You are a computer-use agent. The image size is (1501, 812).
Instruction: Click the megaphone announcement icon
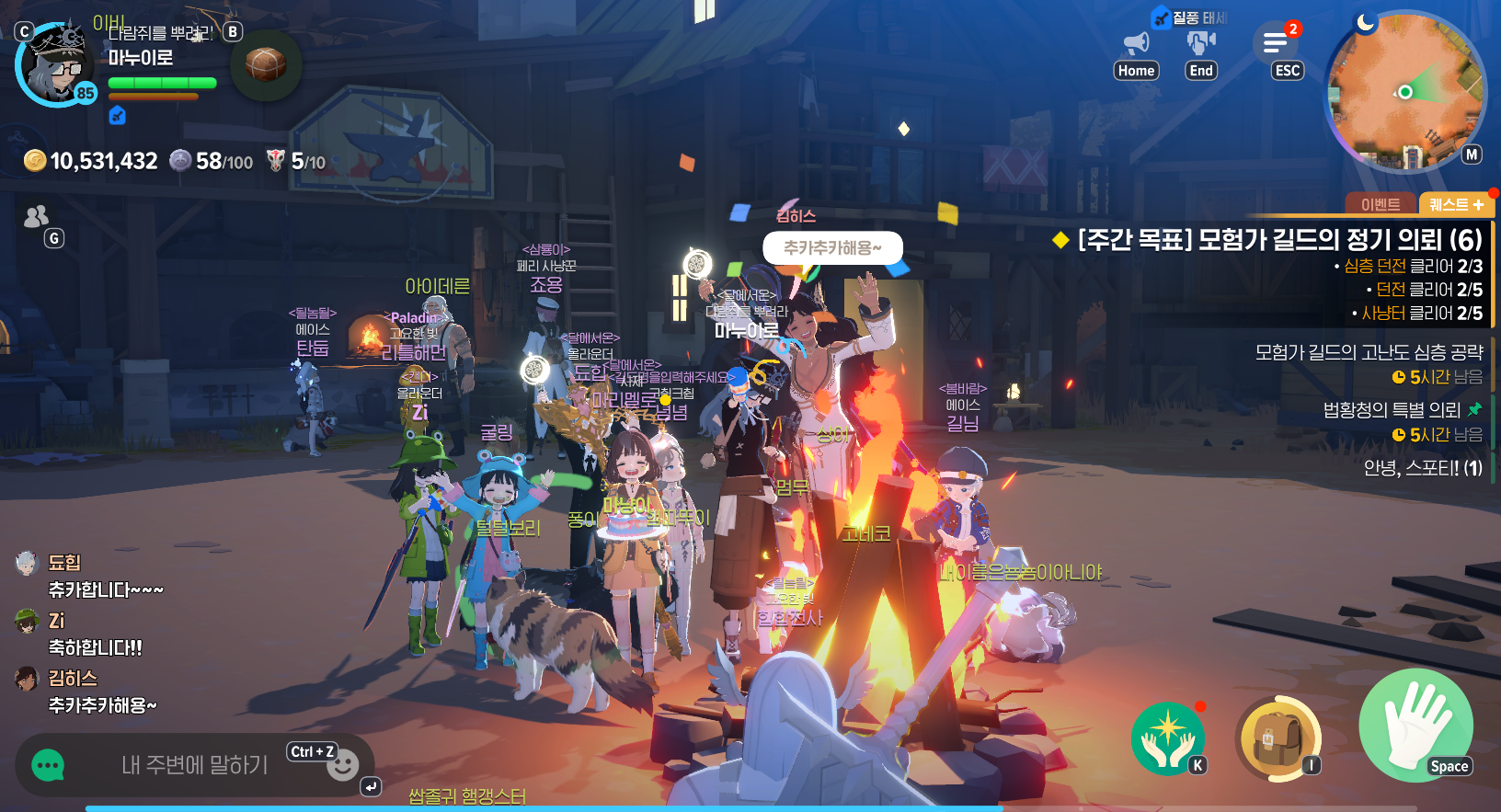(x=1137, y=43)
